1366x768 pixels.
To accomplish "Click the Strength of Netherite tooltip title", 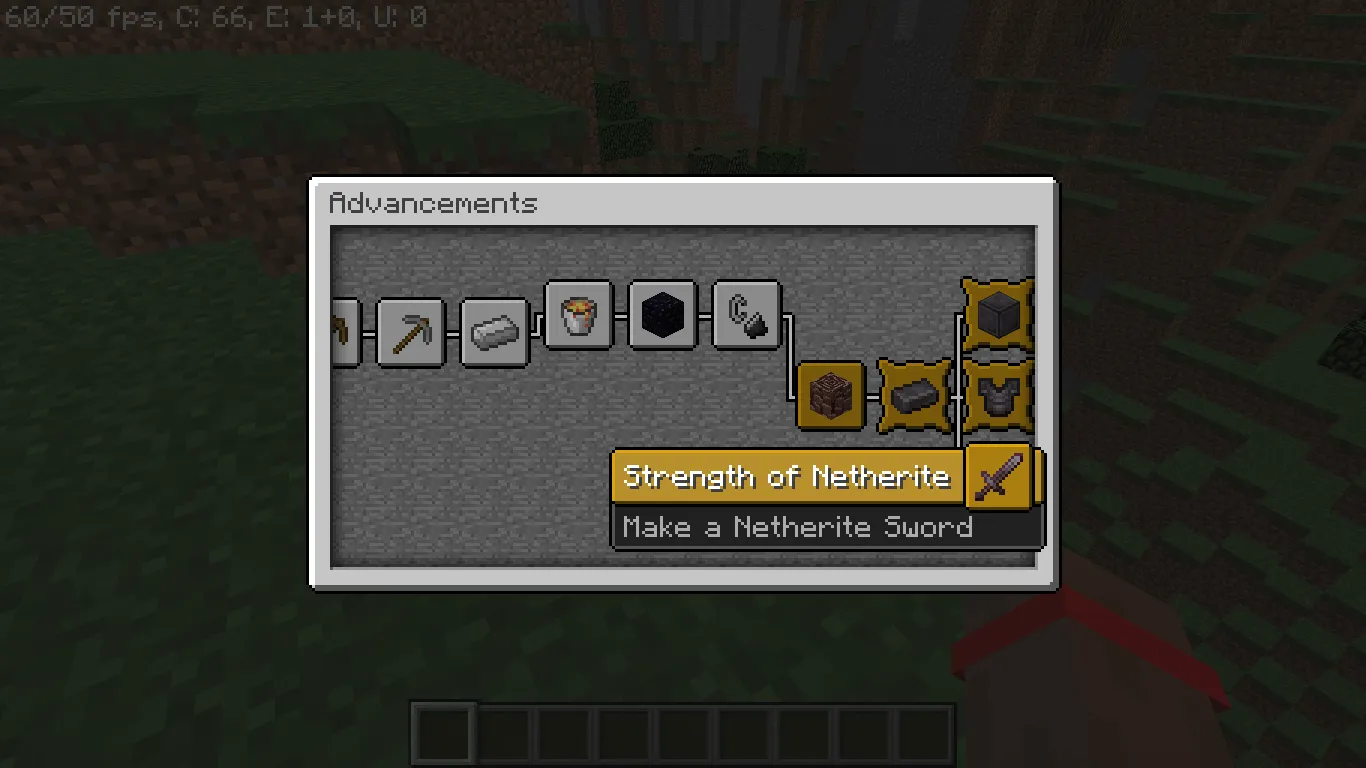I will (786, 477).
